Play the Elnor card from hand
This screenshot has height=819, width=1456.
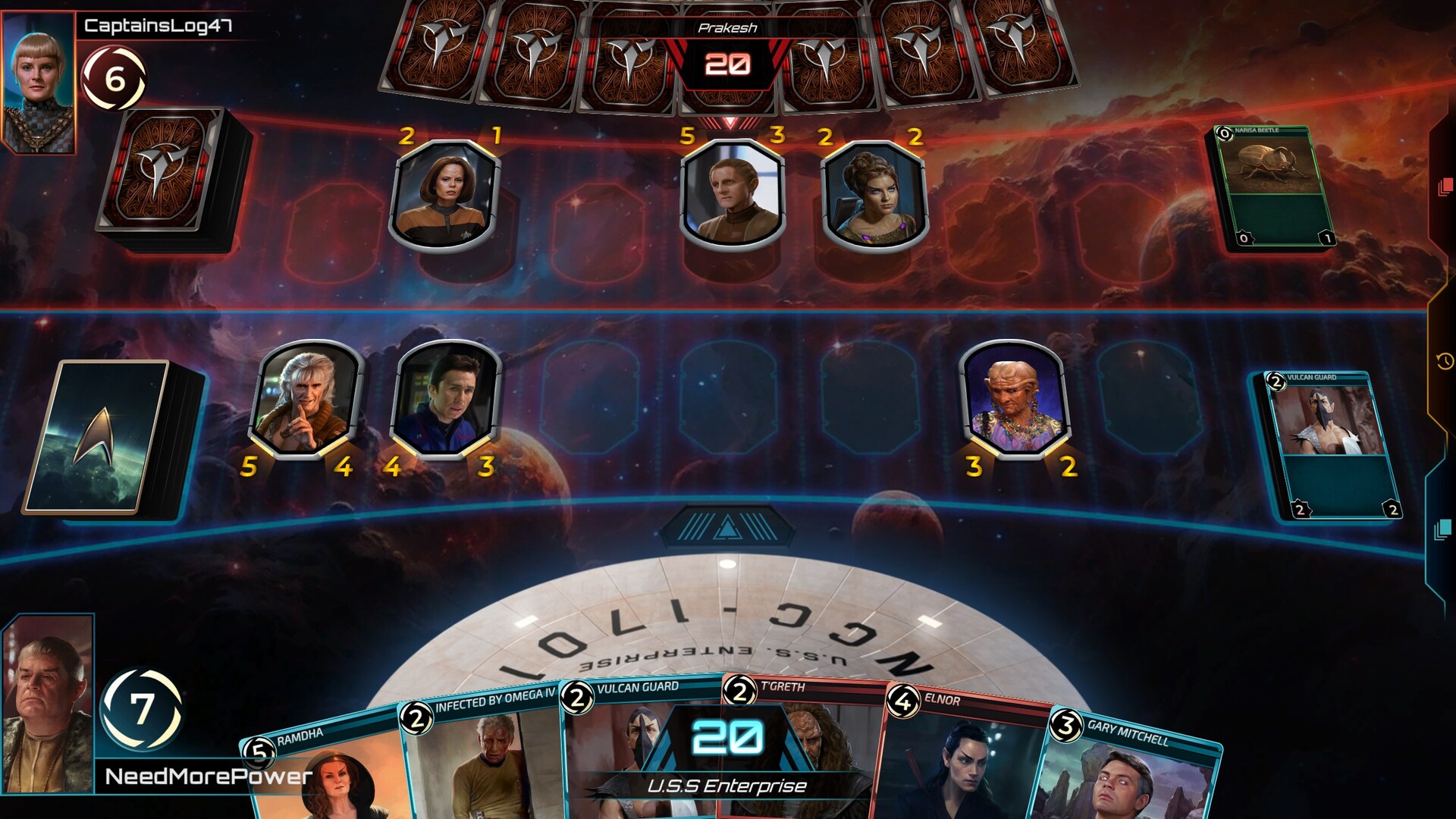(963, 758)
